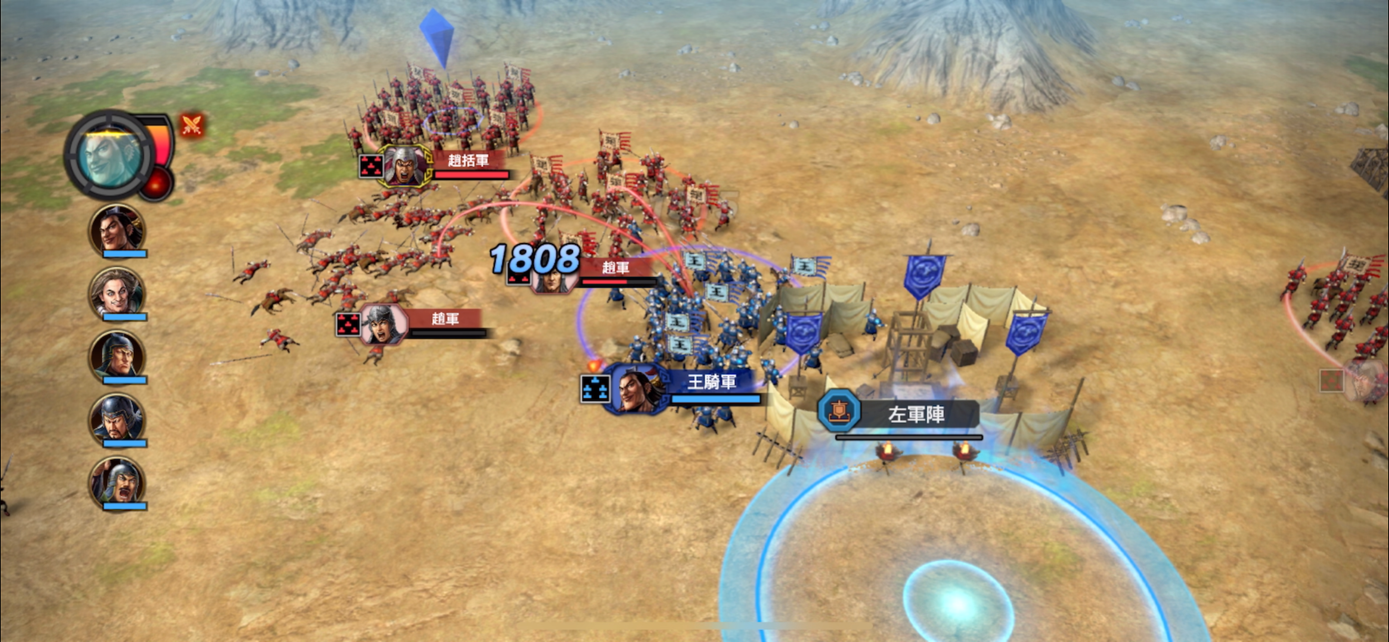Select the large commander portrait with gauge ring
Screen dimensions: 1389x642
pos(110,155)
